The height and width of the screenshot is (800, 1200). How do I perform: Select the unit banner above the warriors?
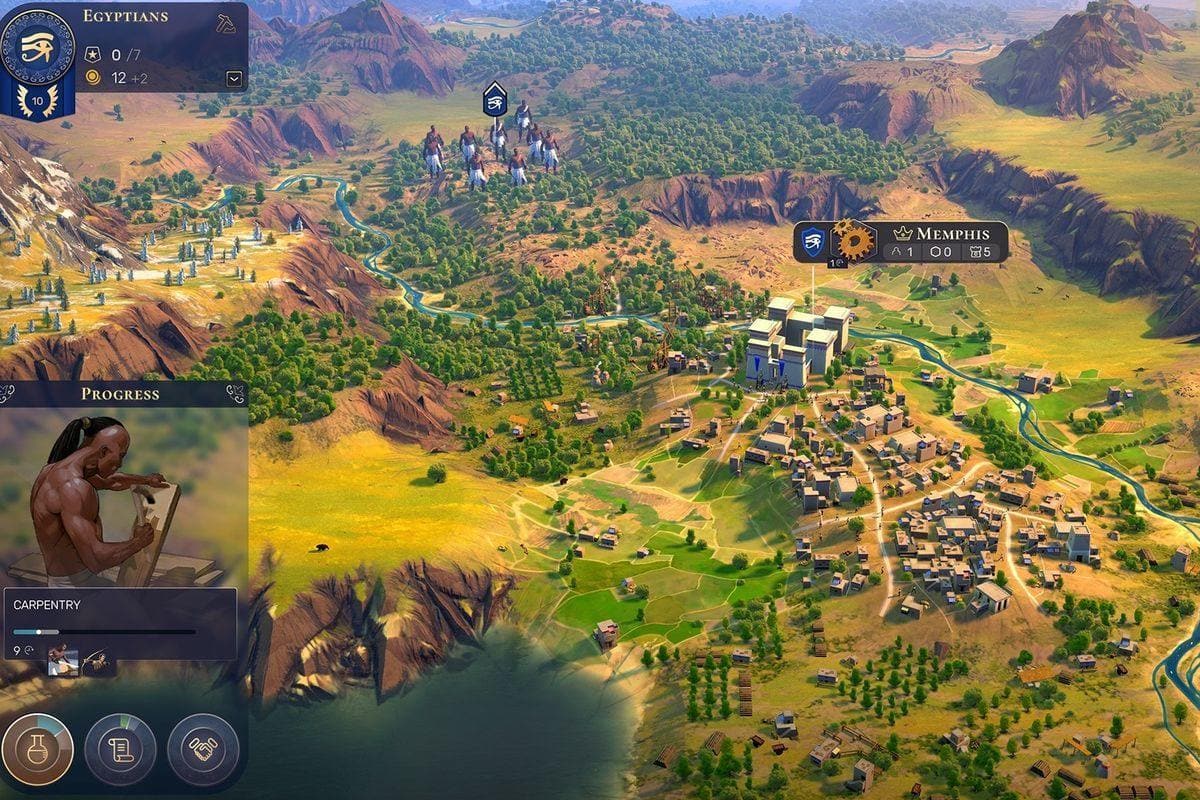click(x=495, y=99)
